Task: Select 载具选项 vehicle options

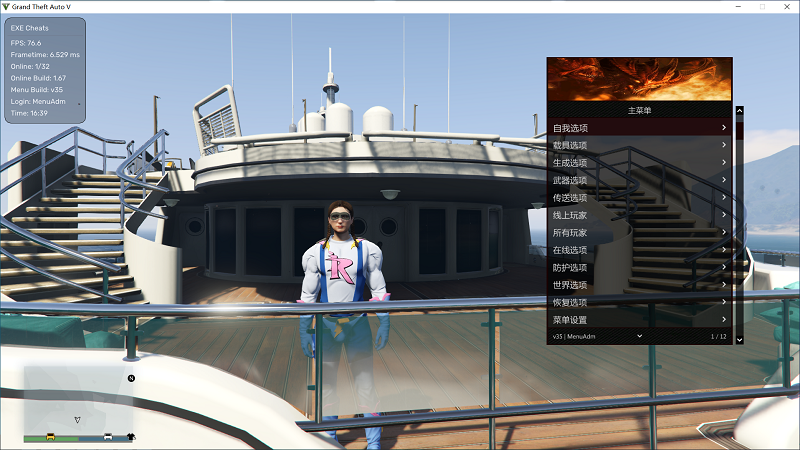Action: coord(640,145)
